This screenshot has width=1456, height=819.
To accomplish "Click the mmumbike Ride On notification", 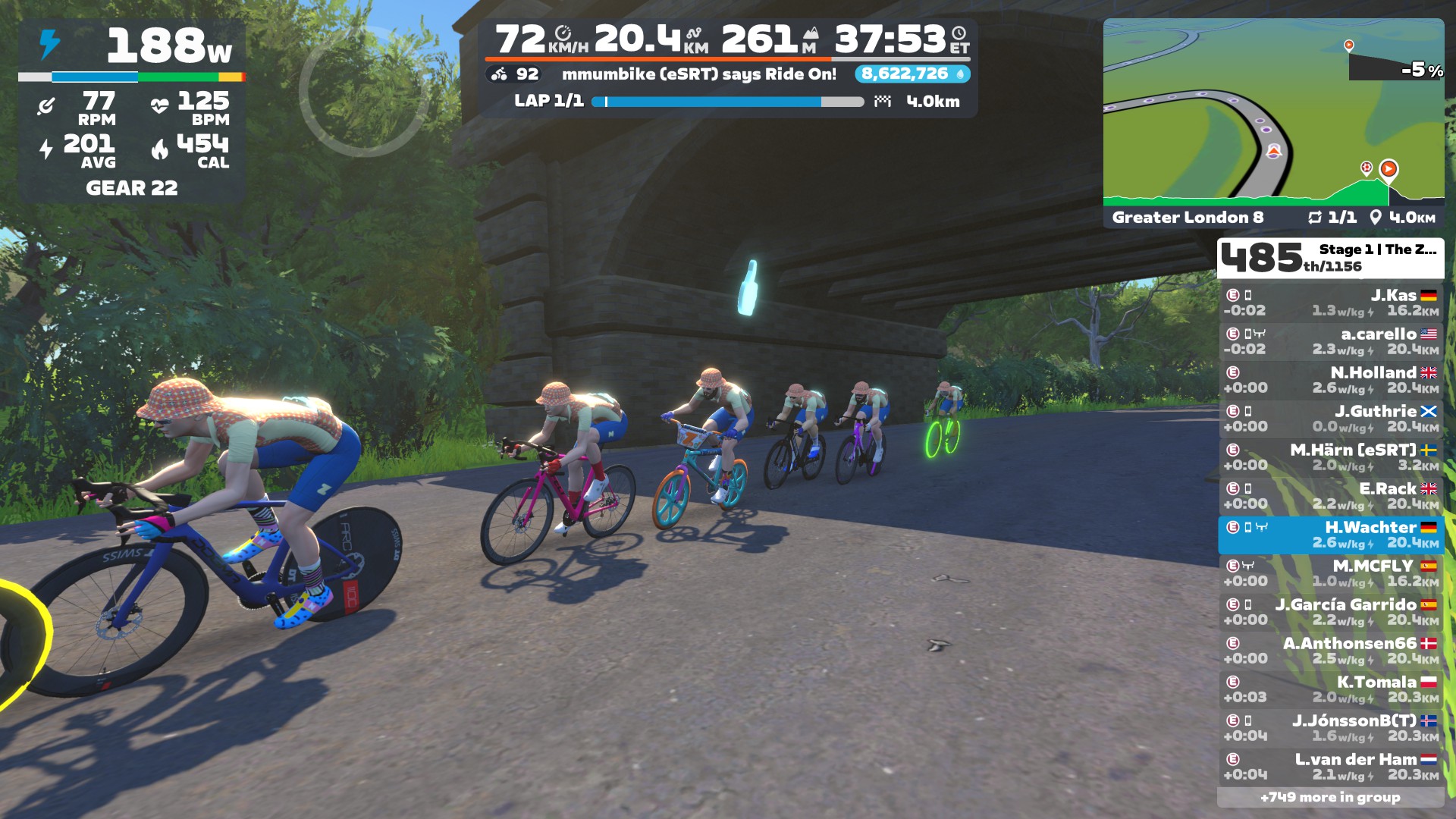I will coord(698,74).
